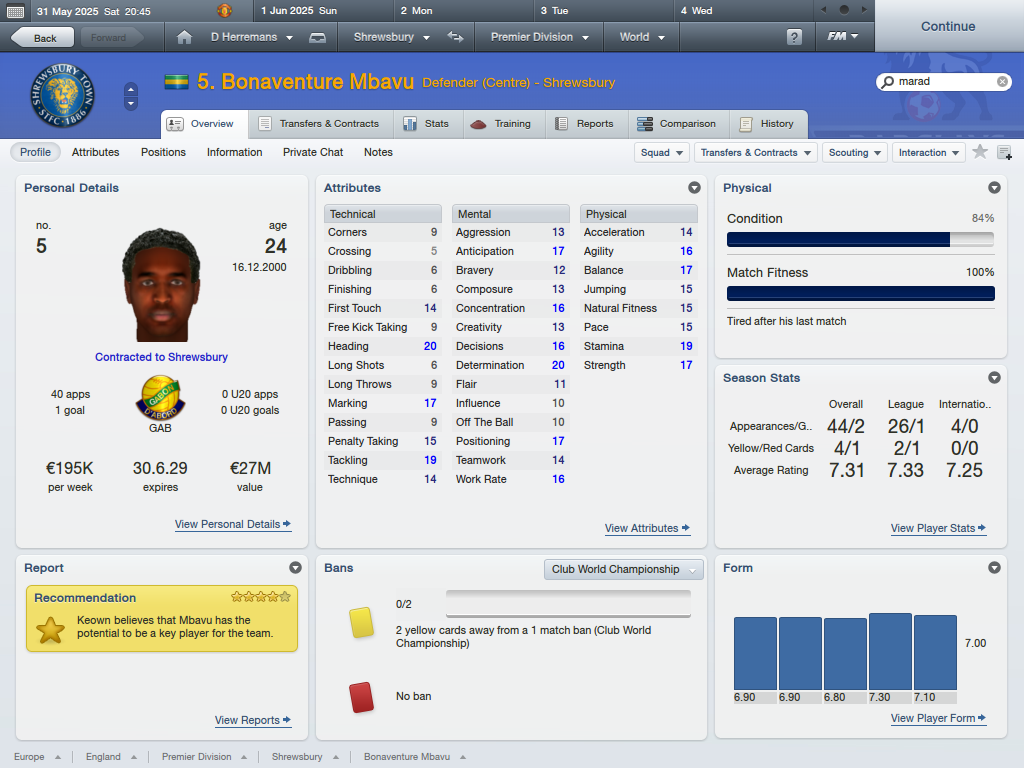This screenshot has height=768, width=1024.
Task: Follow the View Player Form link
Action: pyautogui.click(x=938, y=718)
